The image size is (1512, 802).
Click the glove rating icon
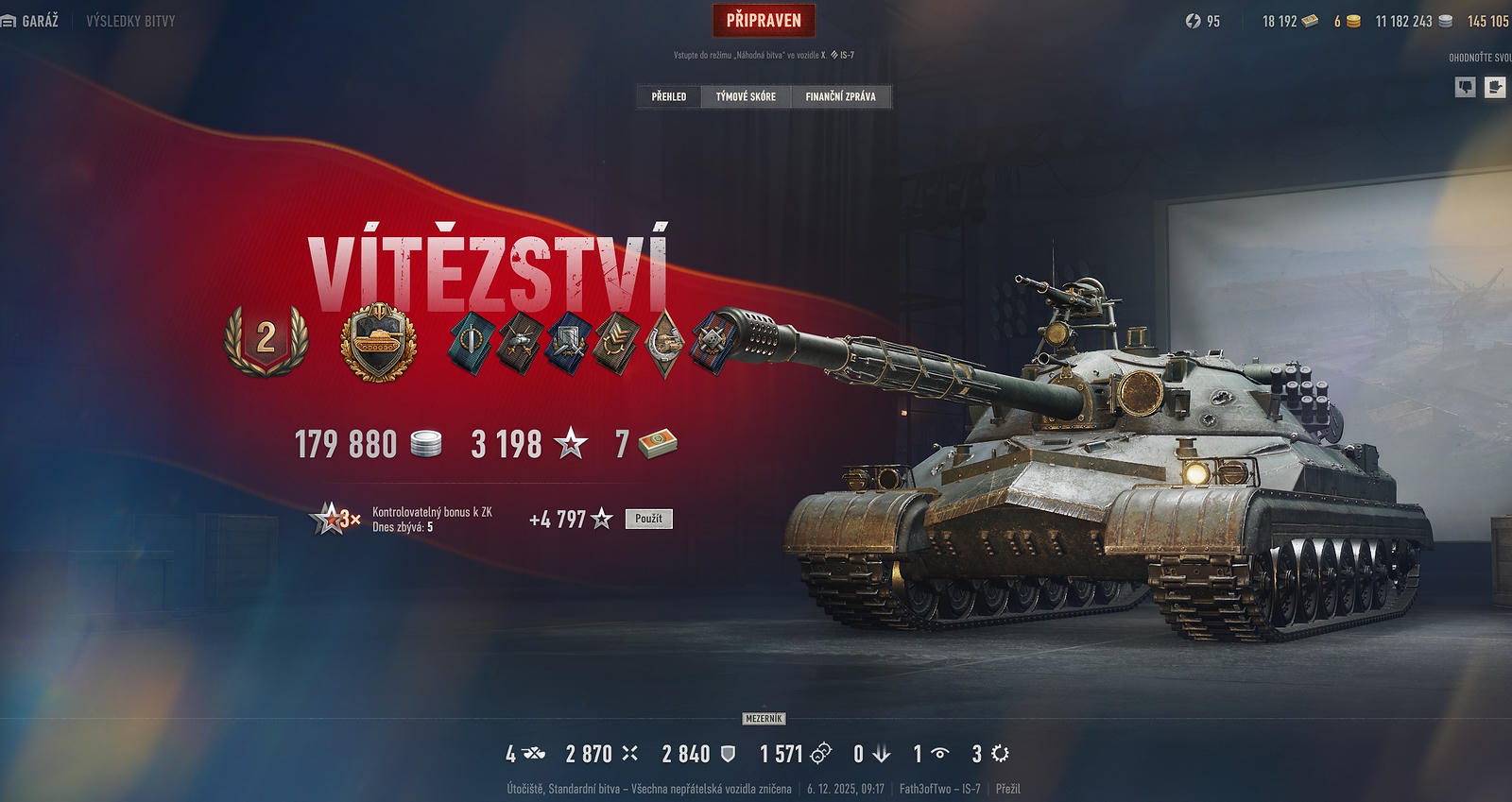coord(1495,87)
